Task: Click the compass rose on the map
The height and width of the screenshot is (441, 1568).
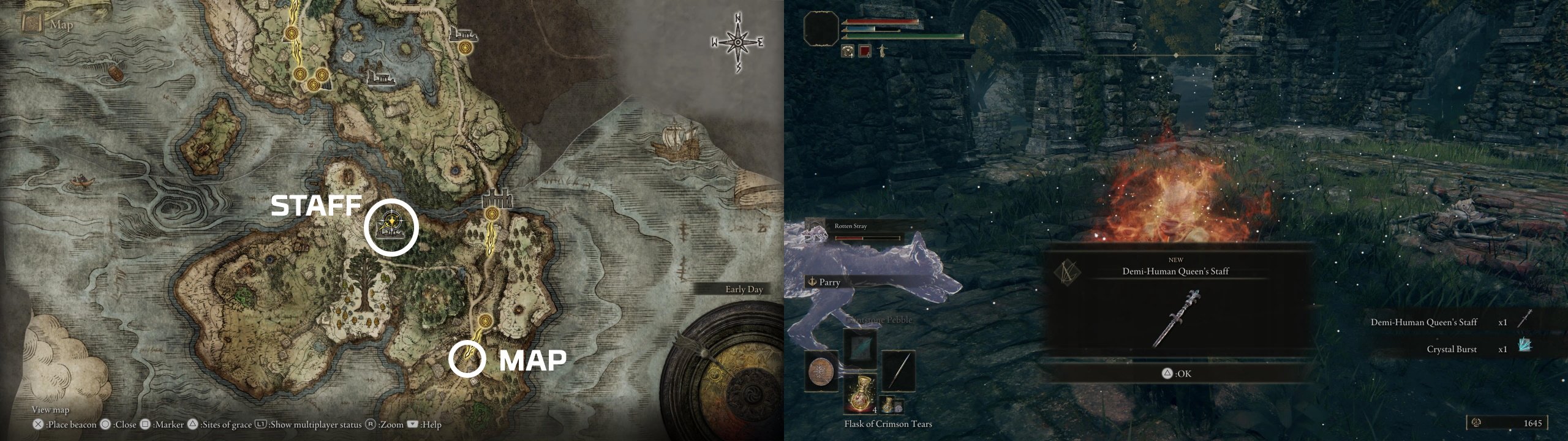Action: click(x=737, y=42)
